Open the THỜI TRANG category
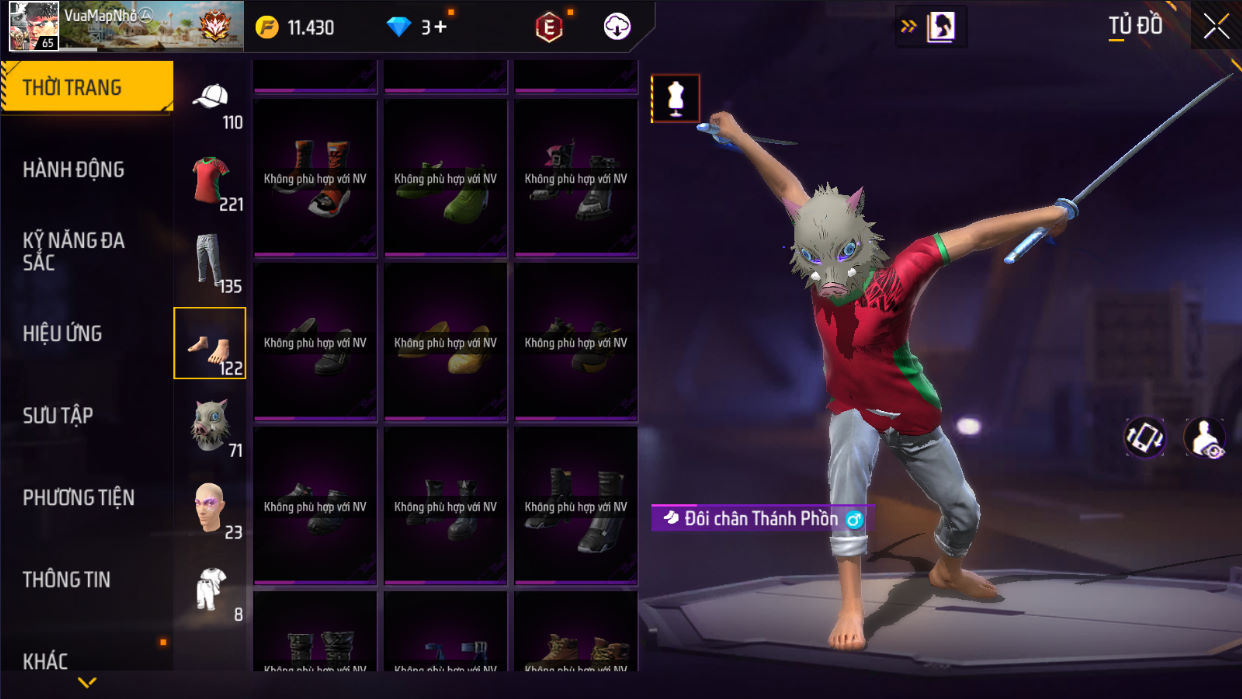Image resolution: width=1242 pixels, height=699 pixels. [x=86, y=88]
